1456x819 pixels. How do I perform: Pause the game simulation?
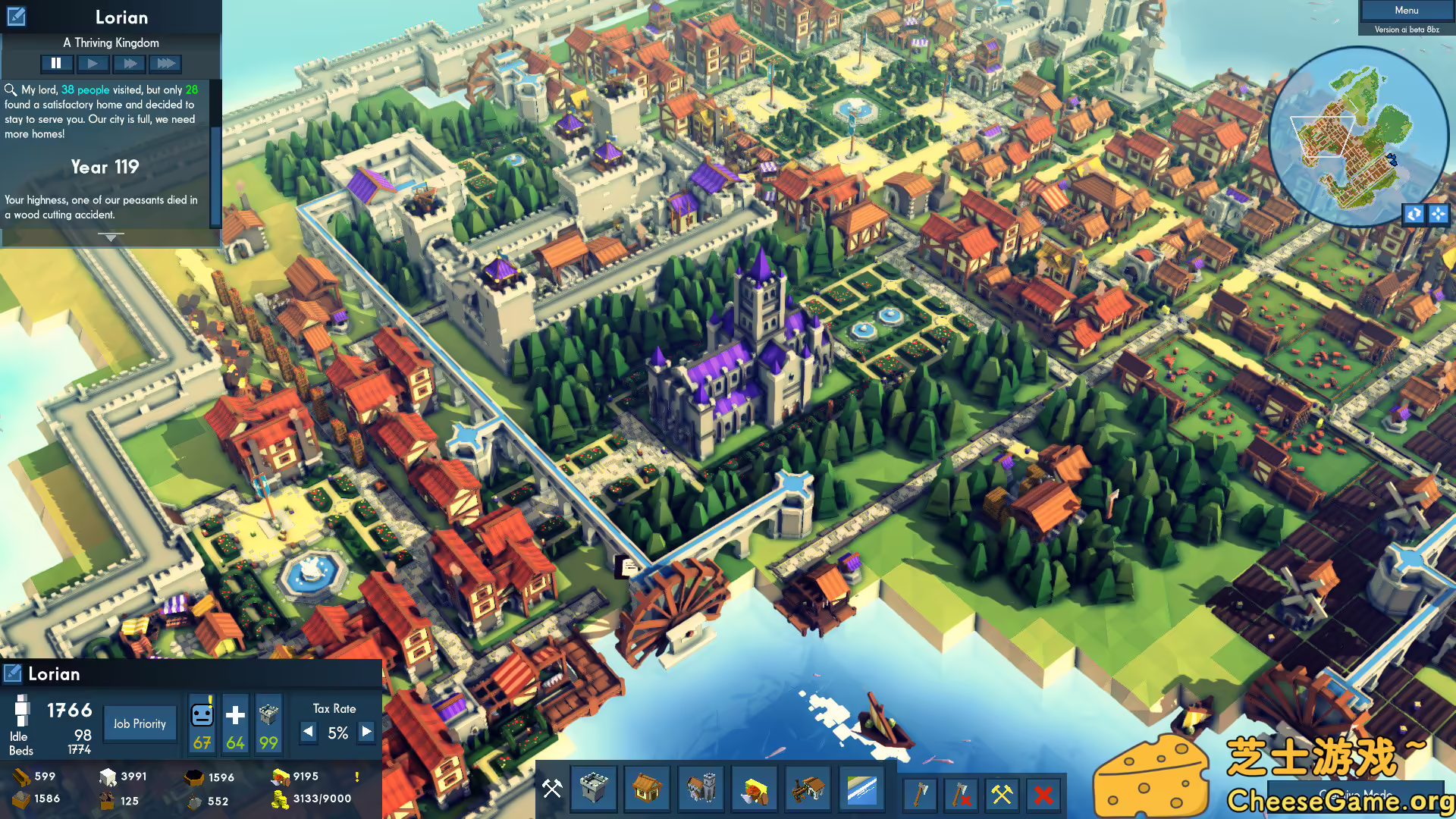tap(57, 63)
